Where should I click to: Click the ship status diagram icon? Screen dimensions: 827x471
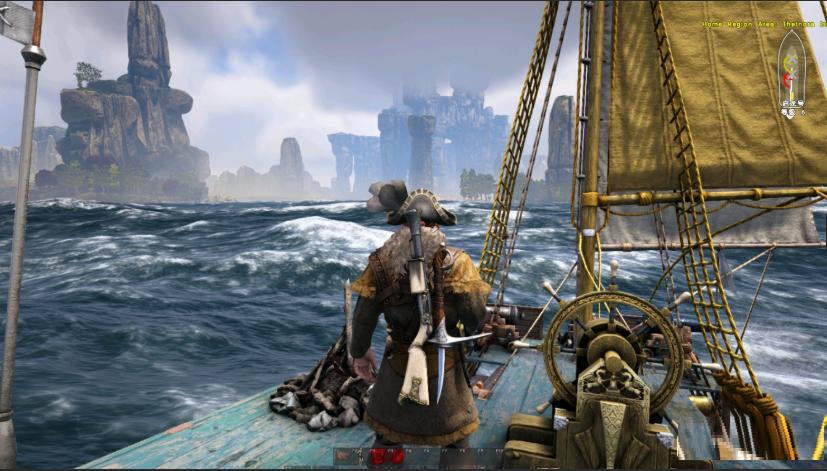tap(791, 74)
